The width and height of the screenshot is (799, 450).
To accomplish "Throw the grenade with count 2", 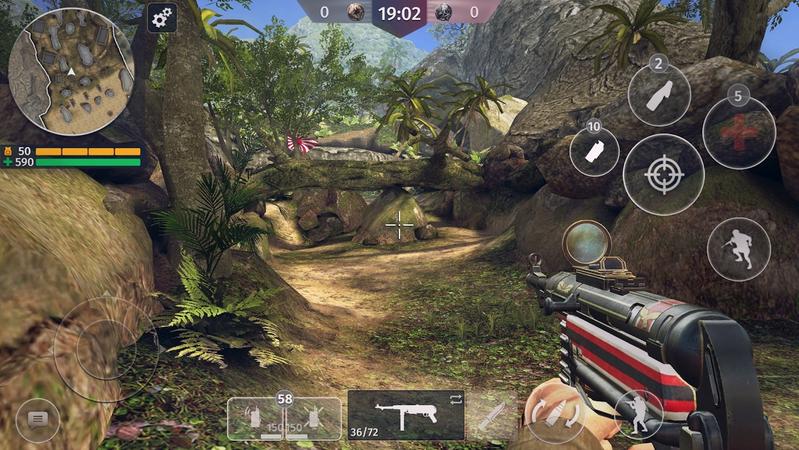I will coord(659,95).
